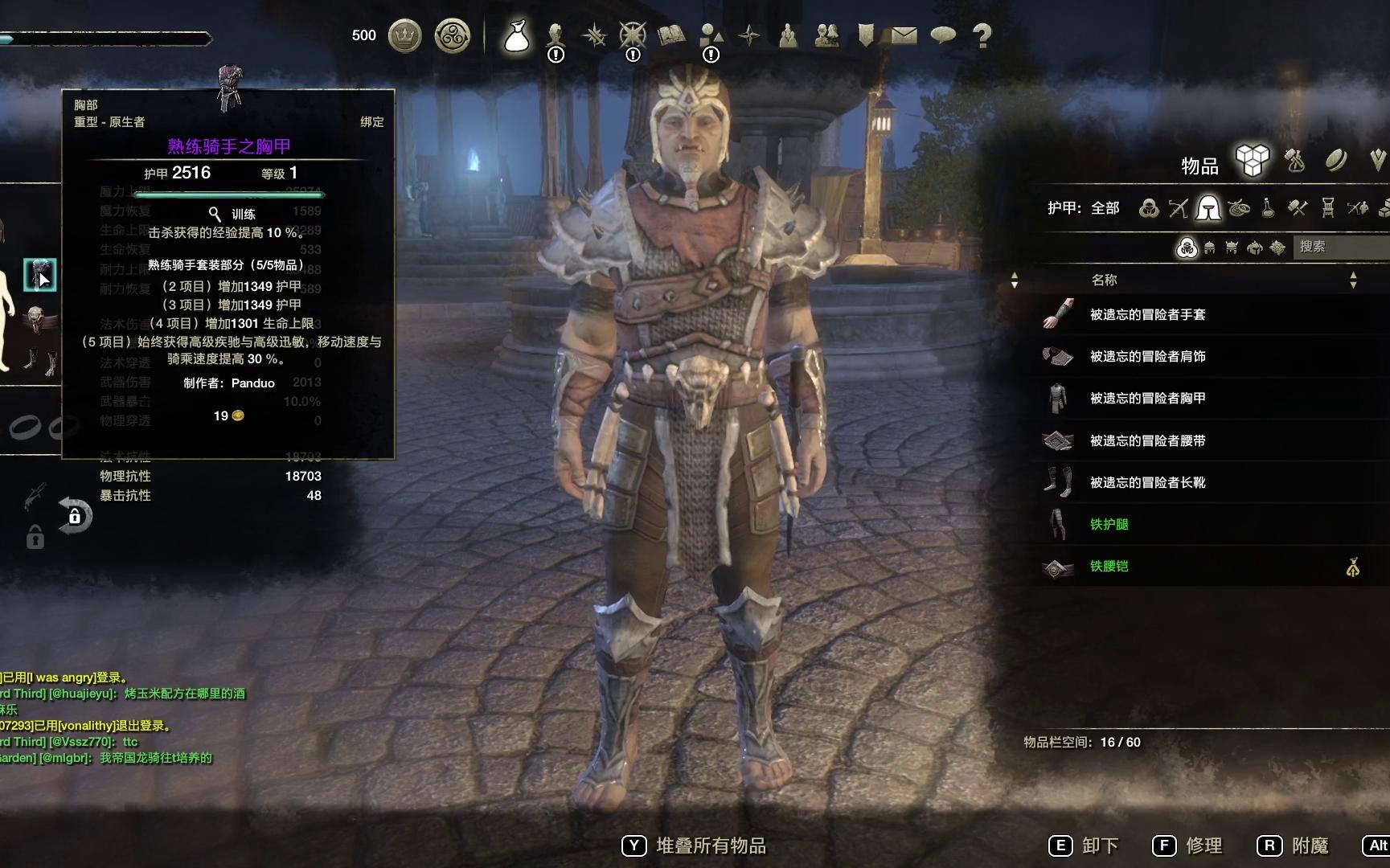Open the journal book menu
Screen dimensions: 1390x868
[x=671, y=35]
